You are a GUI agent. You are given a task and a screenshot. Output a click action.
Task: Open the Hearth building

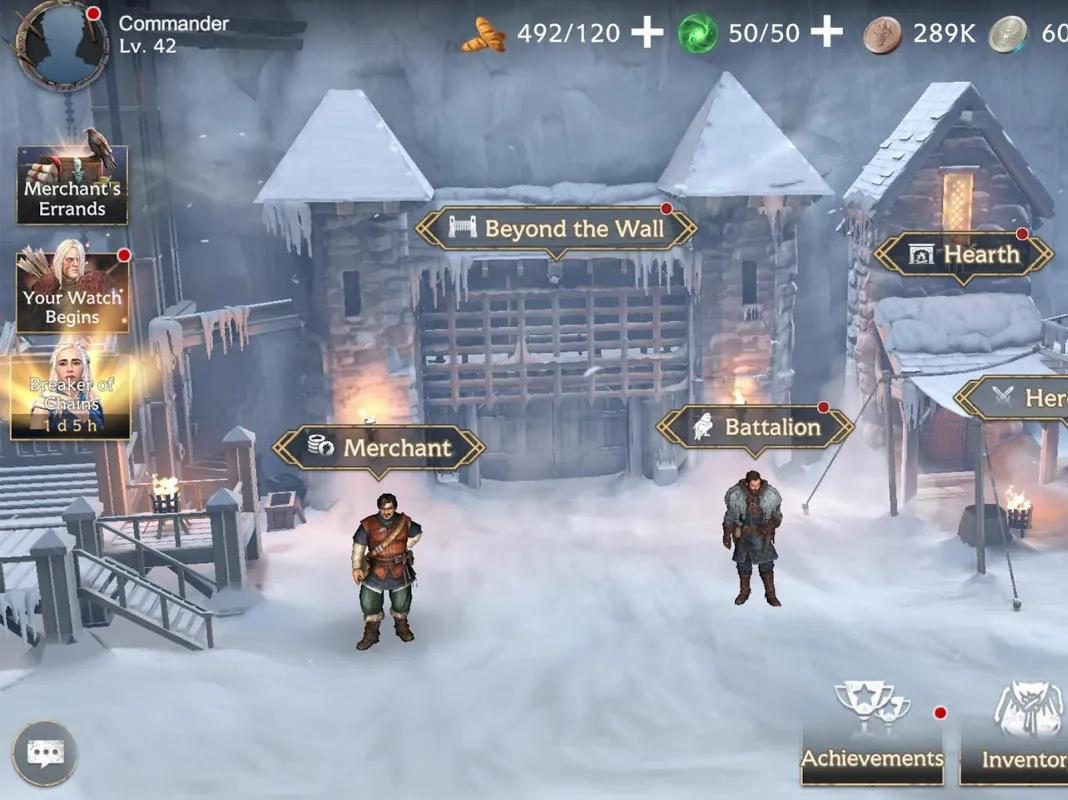964,255
